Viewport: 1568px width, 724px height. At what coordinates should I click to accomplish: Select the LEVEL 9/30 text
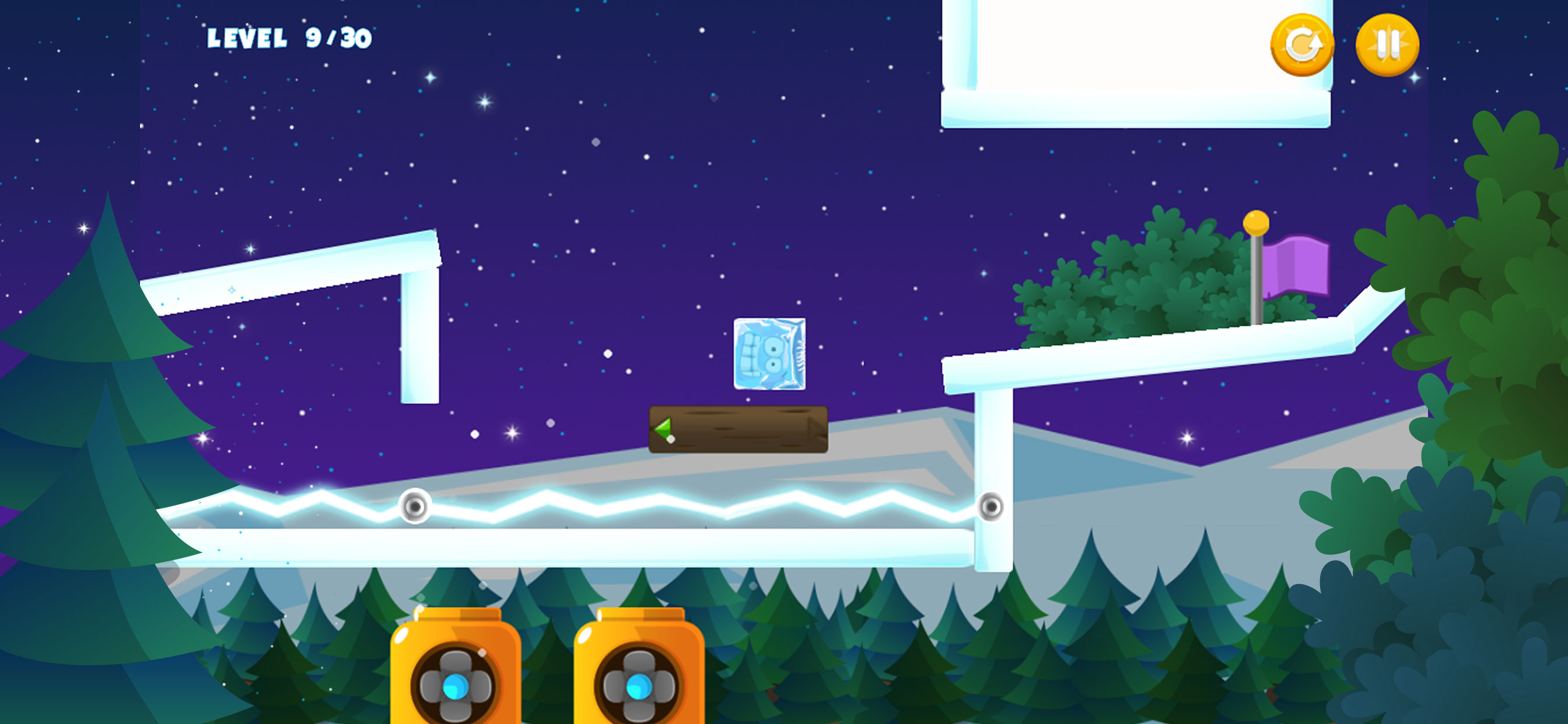click(290, 38)
